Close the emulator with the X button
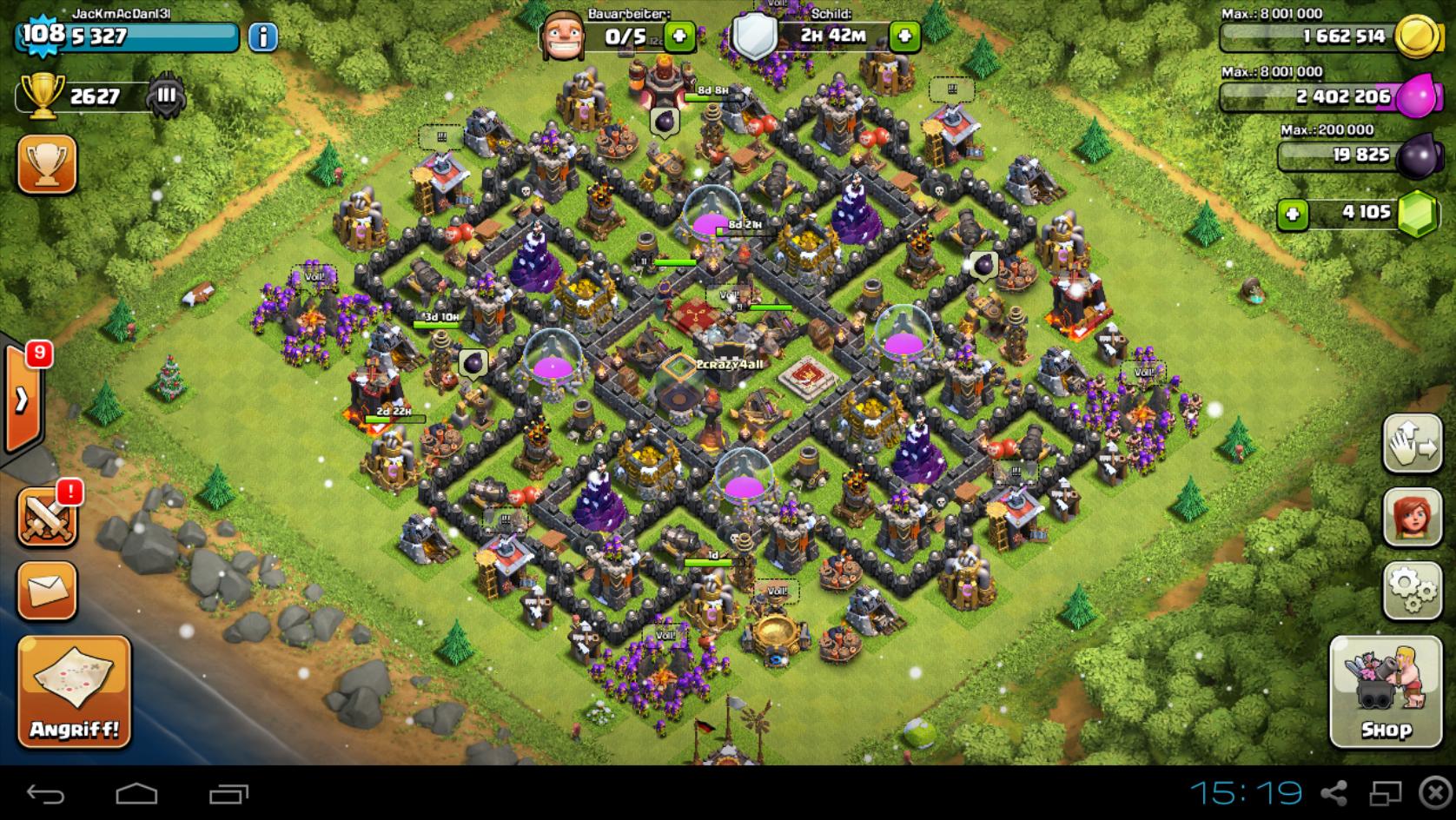Image resolution: width=1456 pixels, height=820 pixels. pos(1434,793)
